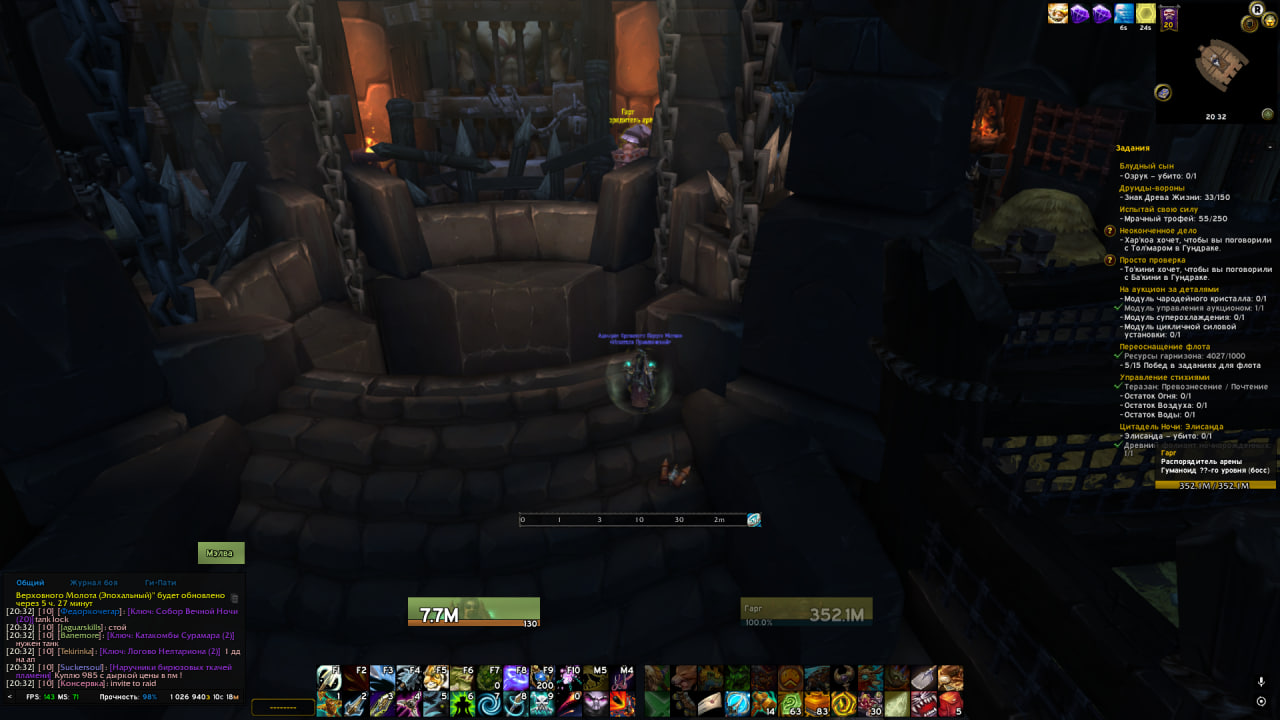
Task: Open the Блудный сын quest entry
Action: click(x=1146, y=166)
